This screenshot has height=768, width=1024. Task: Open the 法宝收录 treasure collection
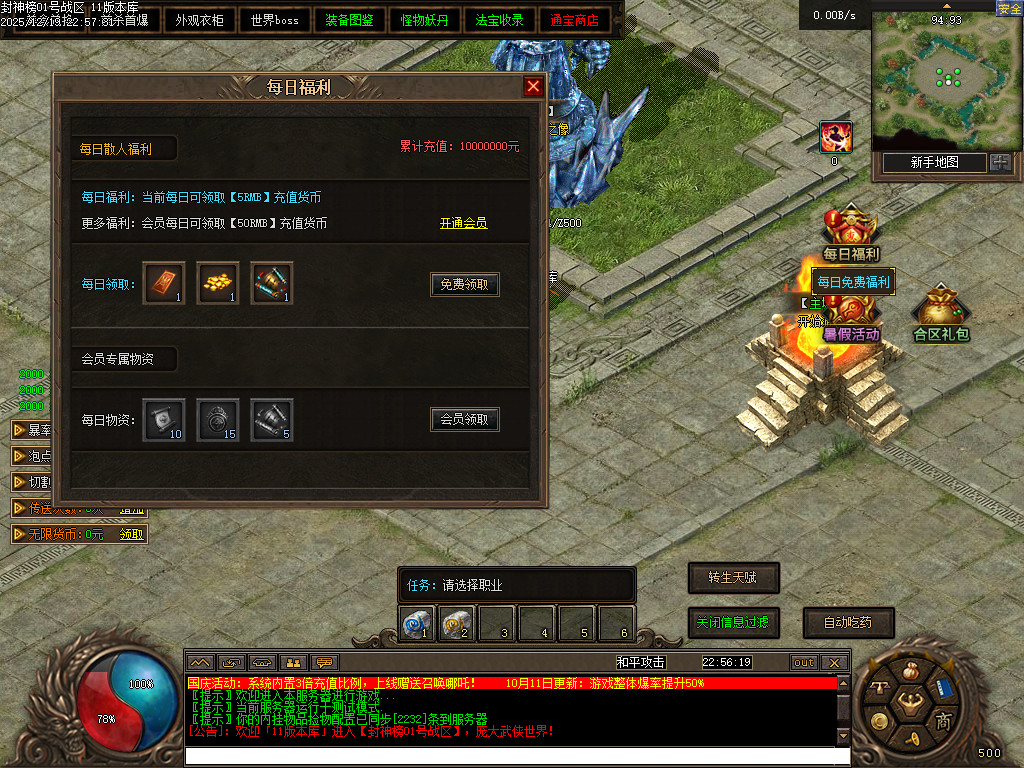pyautogui.click(x=499, y=20)
